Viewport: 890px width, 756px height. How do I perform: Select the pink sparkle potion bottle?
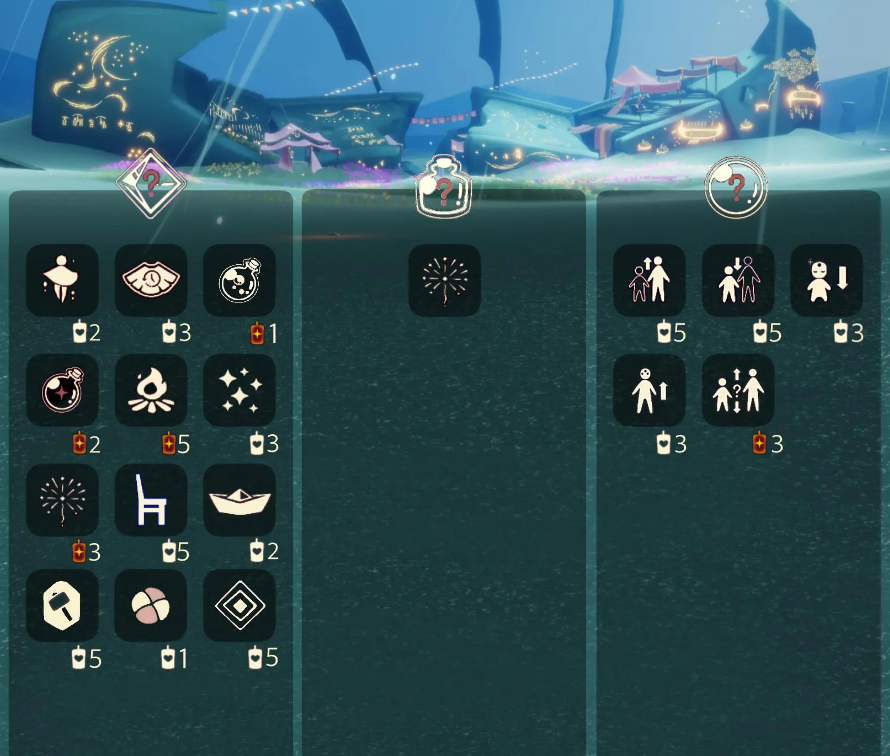(62, 390)
